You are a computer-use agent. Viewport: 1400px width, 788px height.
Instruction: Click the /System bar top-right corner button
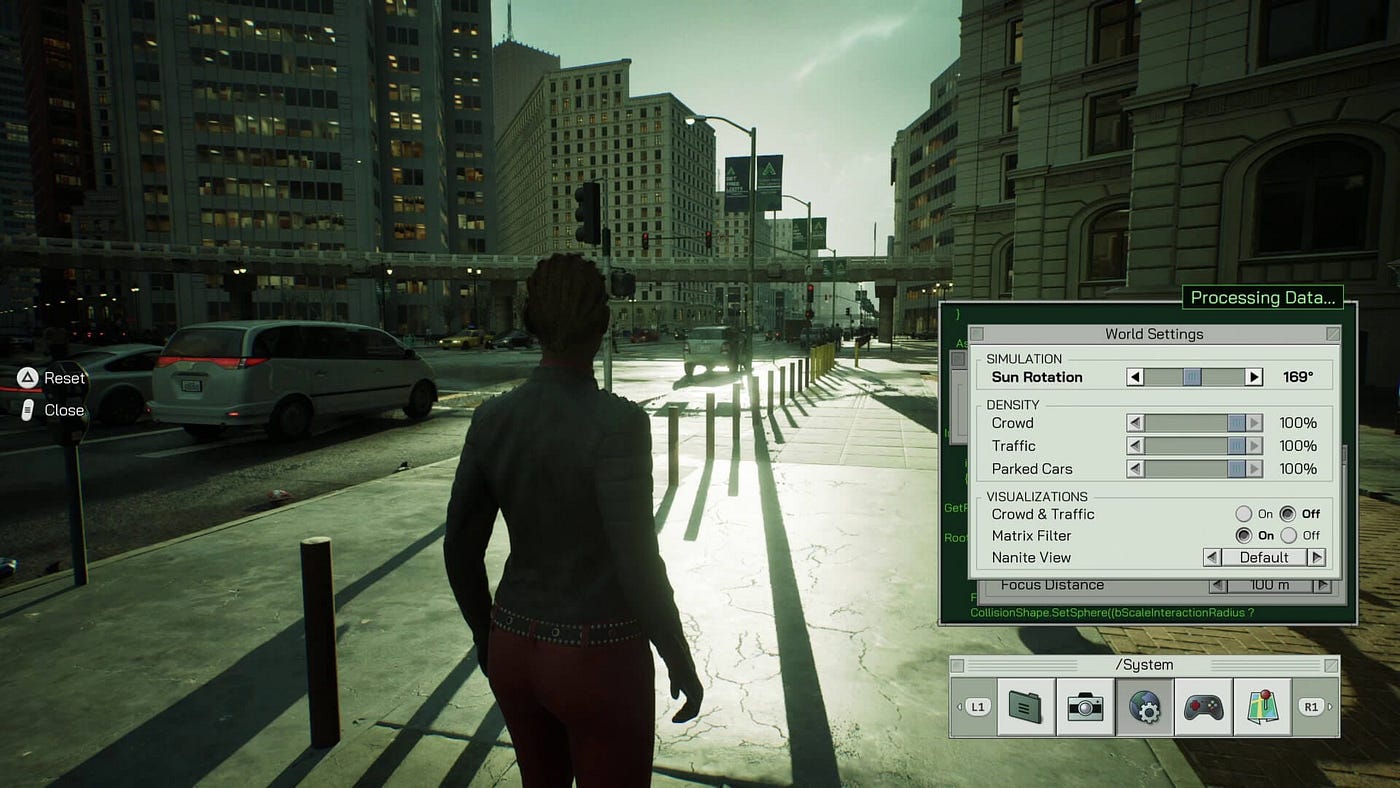pos(1331,665)
